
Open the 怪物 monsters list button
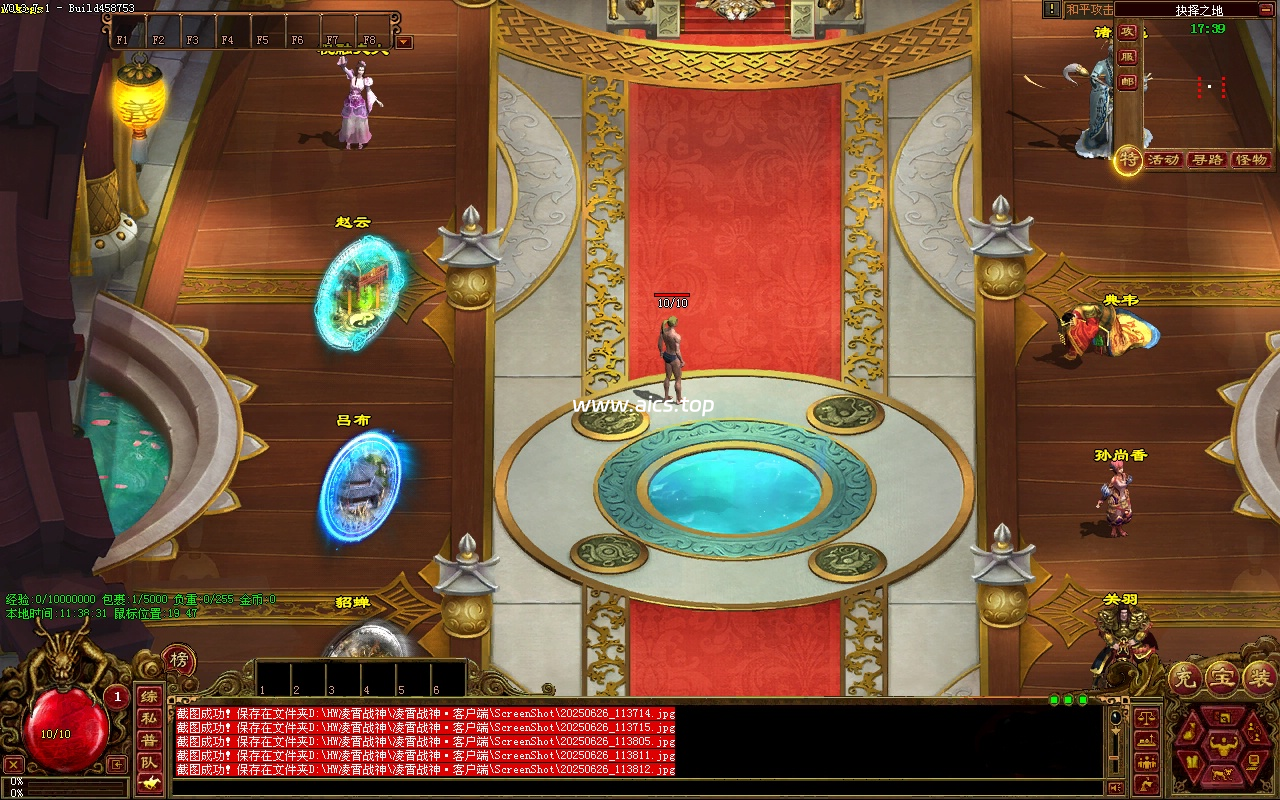1251,160
